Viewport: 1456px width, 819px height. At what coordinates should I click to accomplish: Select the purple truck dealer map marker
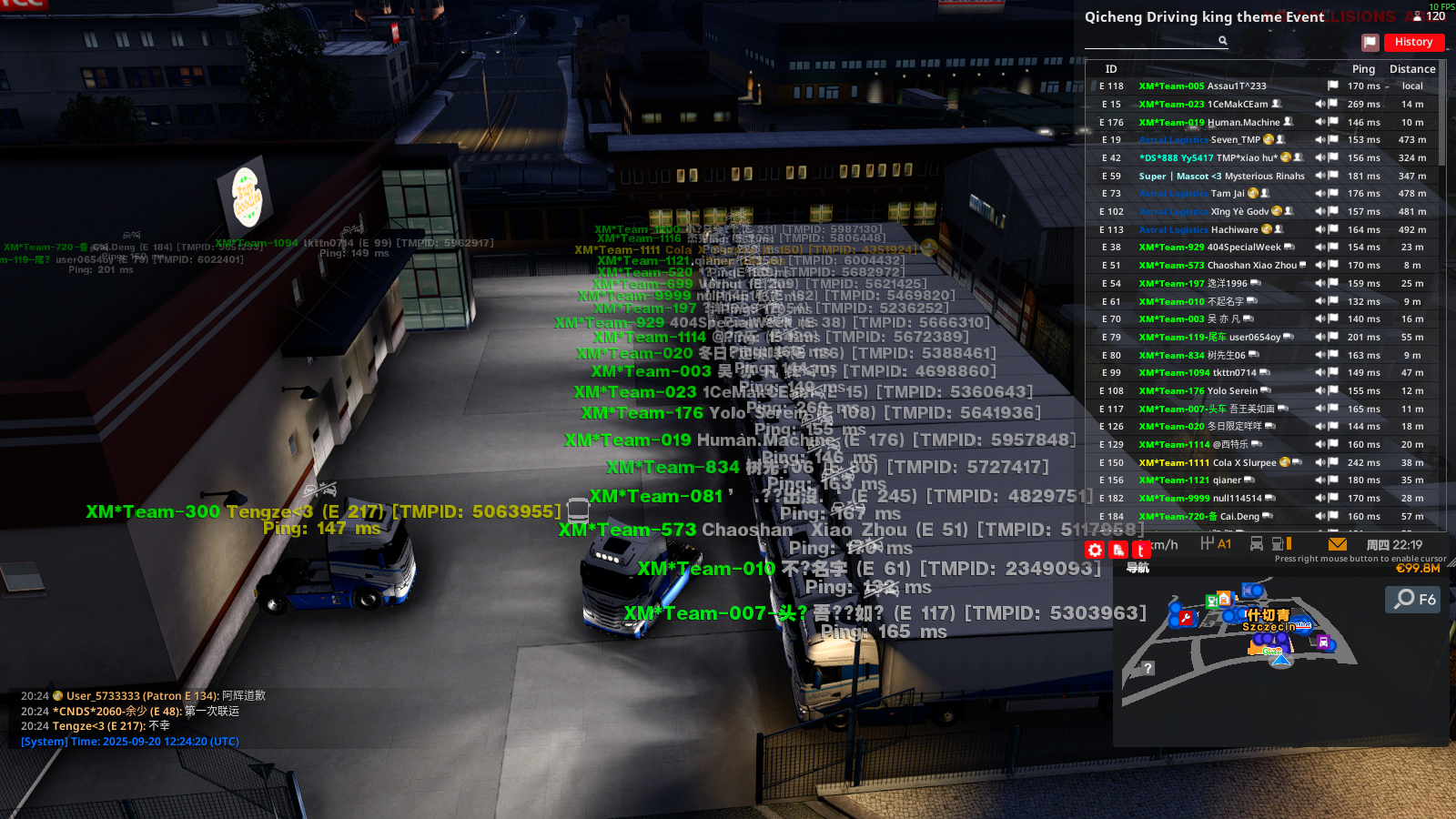(1323, 642)
